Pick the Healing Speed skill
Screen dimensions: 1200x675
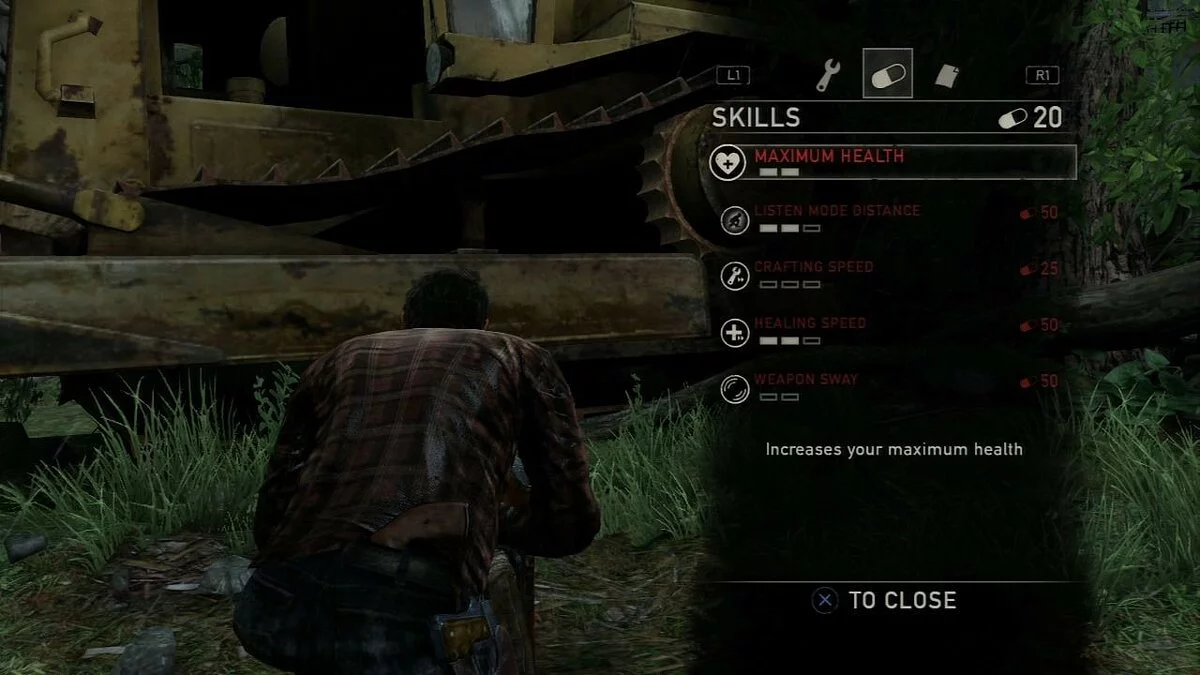(810, 323)
